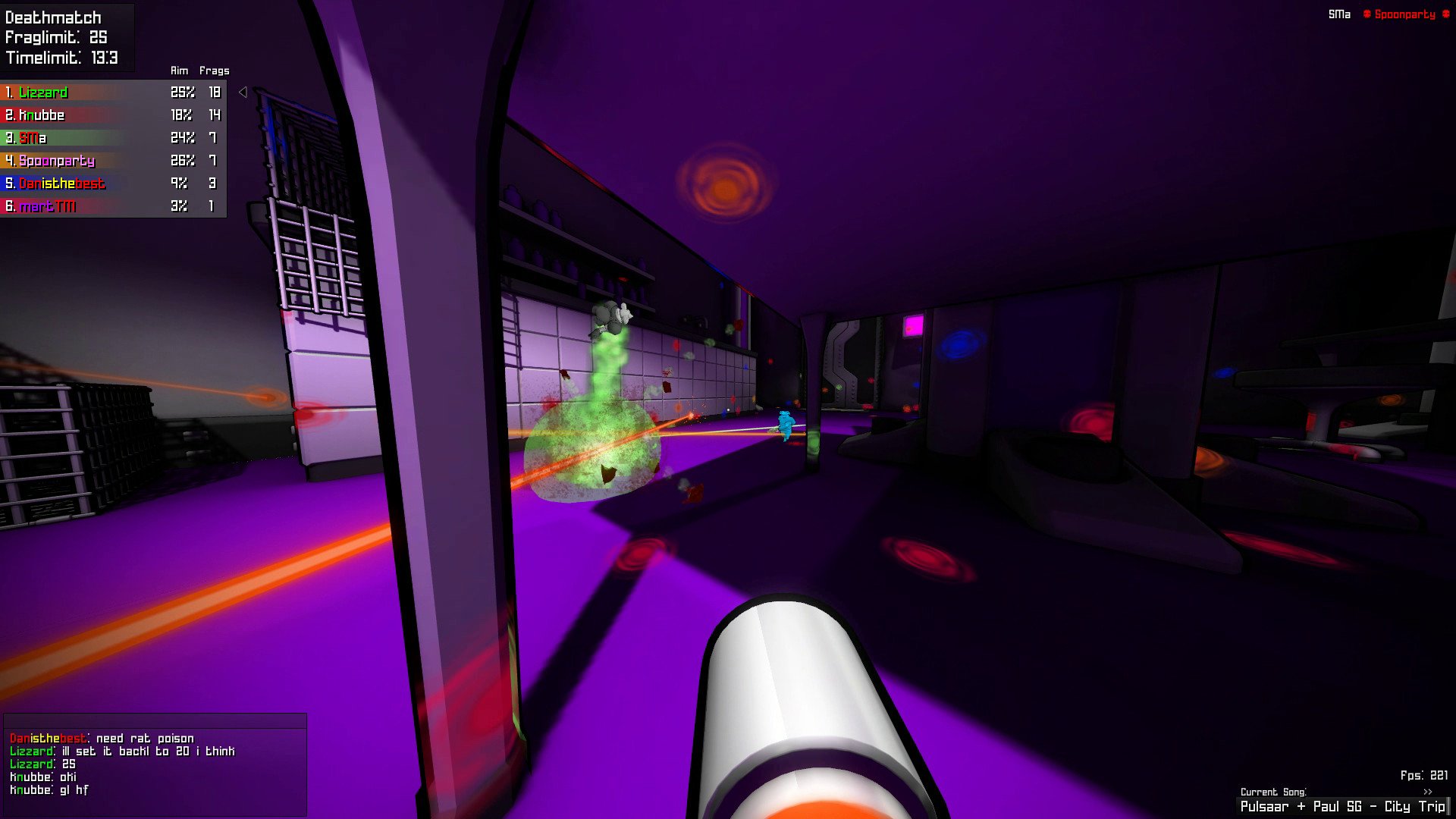1456x819 pixels.
Task: Expand the Aim column header
Action: click(x=179, y=70)
